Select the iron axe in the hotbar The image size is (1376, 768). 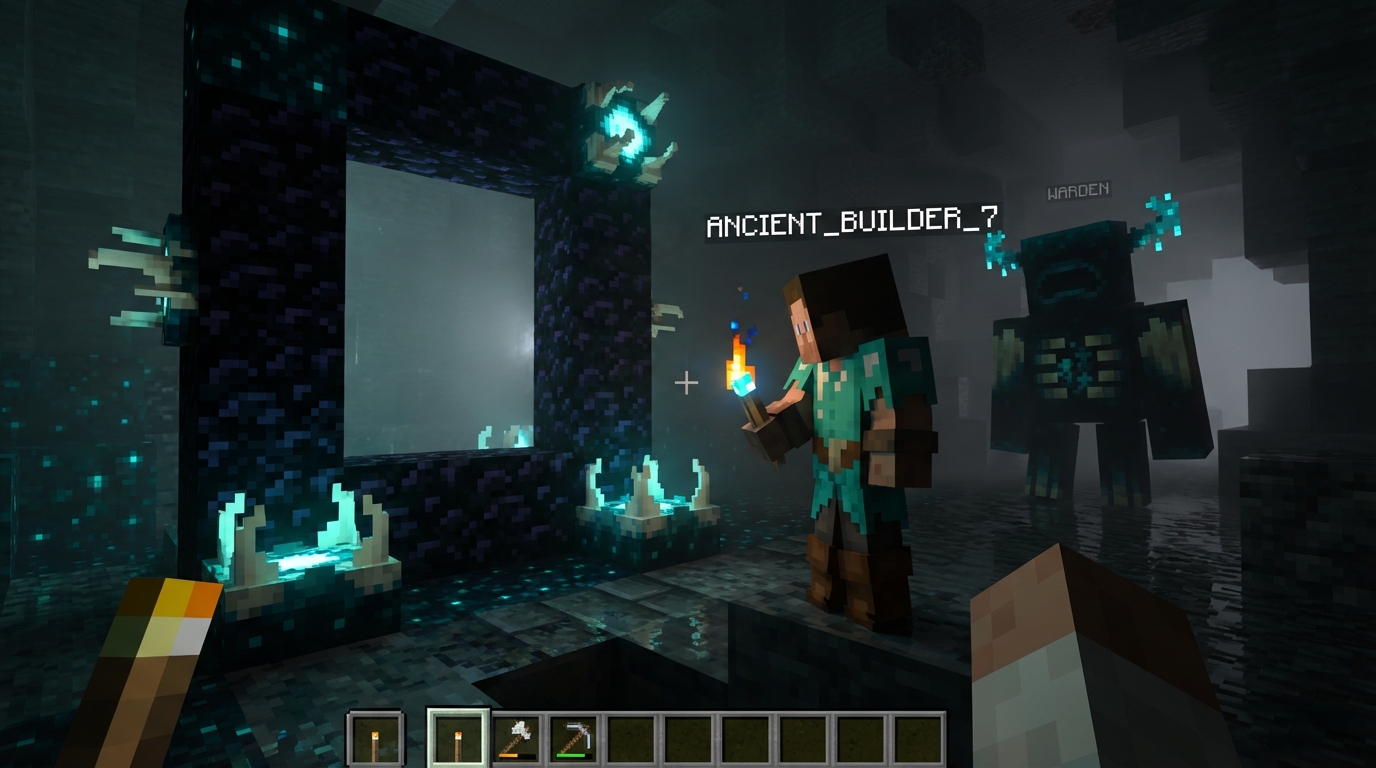tap(516, 737)
